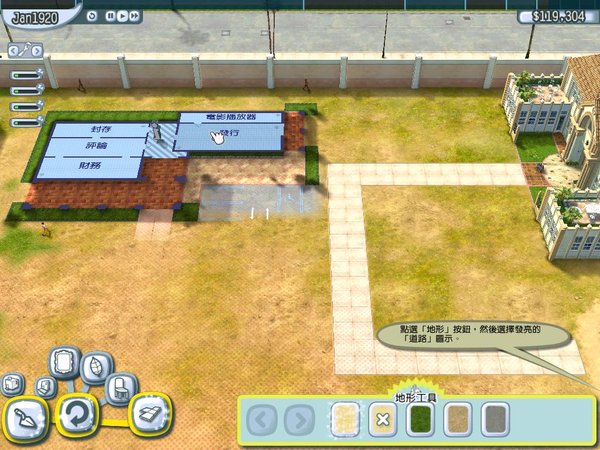The width and height of the screenshot is (600, 450).
Task: Click the circular reset arrow beside pause
Action: (91, 16)
